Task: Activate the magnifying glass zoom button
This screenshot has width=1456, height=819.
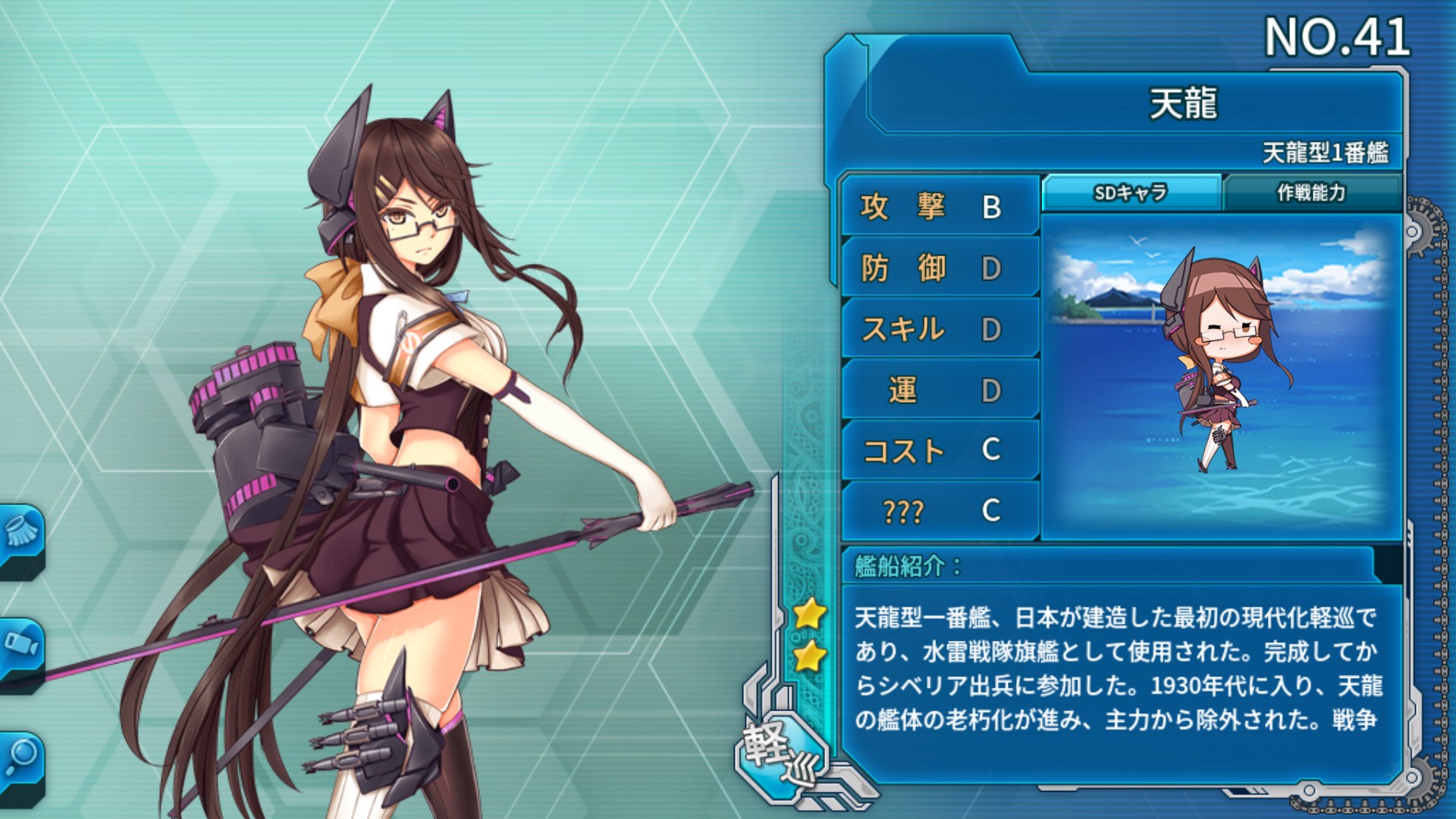Action: click(20, 760)
